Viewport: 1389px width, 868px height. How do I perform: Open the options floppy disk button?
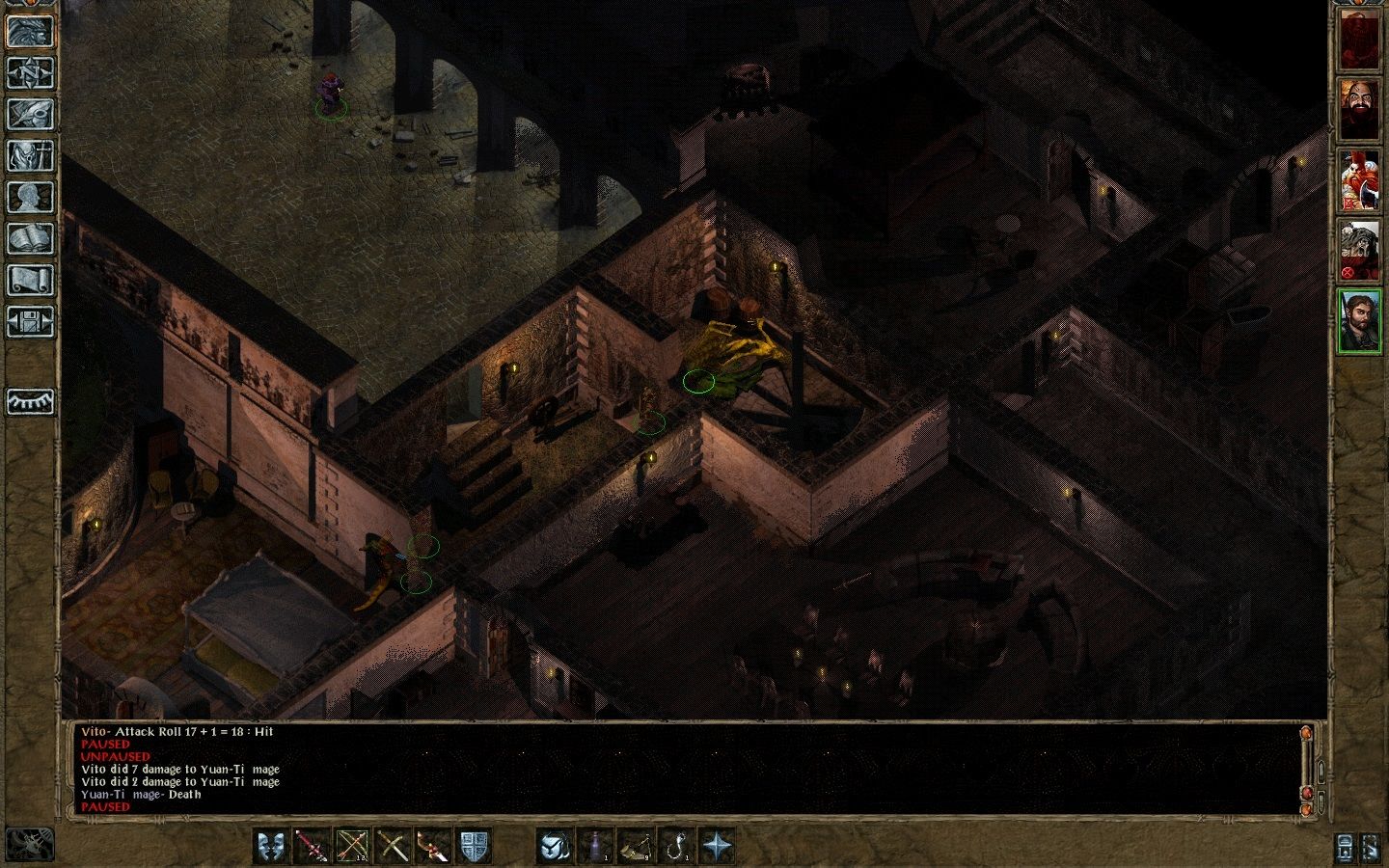30,321
